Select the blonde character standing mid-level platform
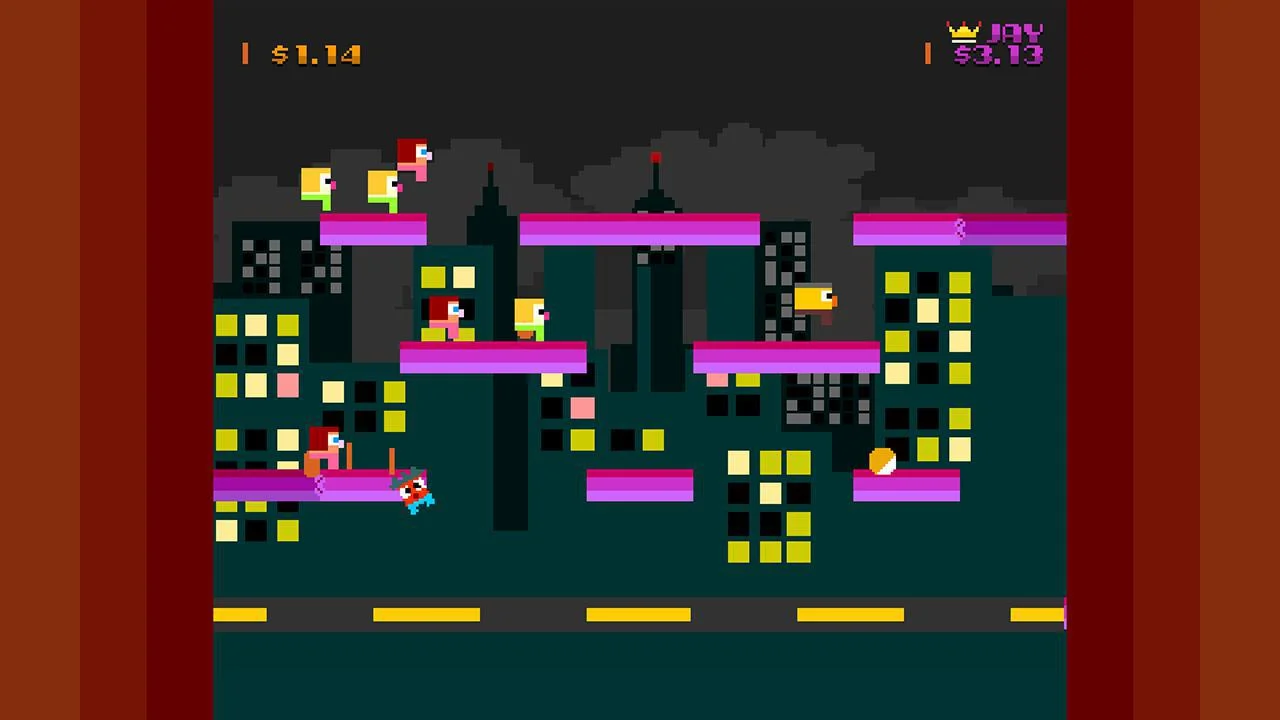The height and width of the screenshot is (720, 1280). tap(530, 318)
